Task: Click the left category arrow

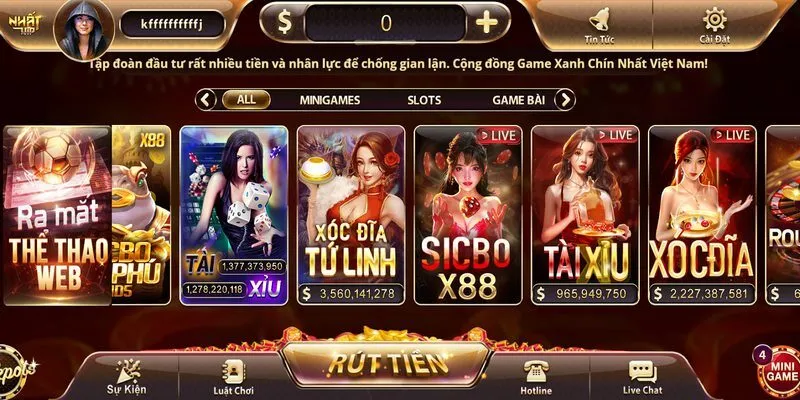Action: [x=207, y=100]
